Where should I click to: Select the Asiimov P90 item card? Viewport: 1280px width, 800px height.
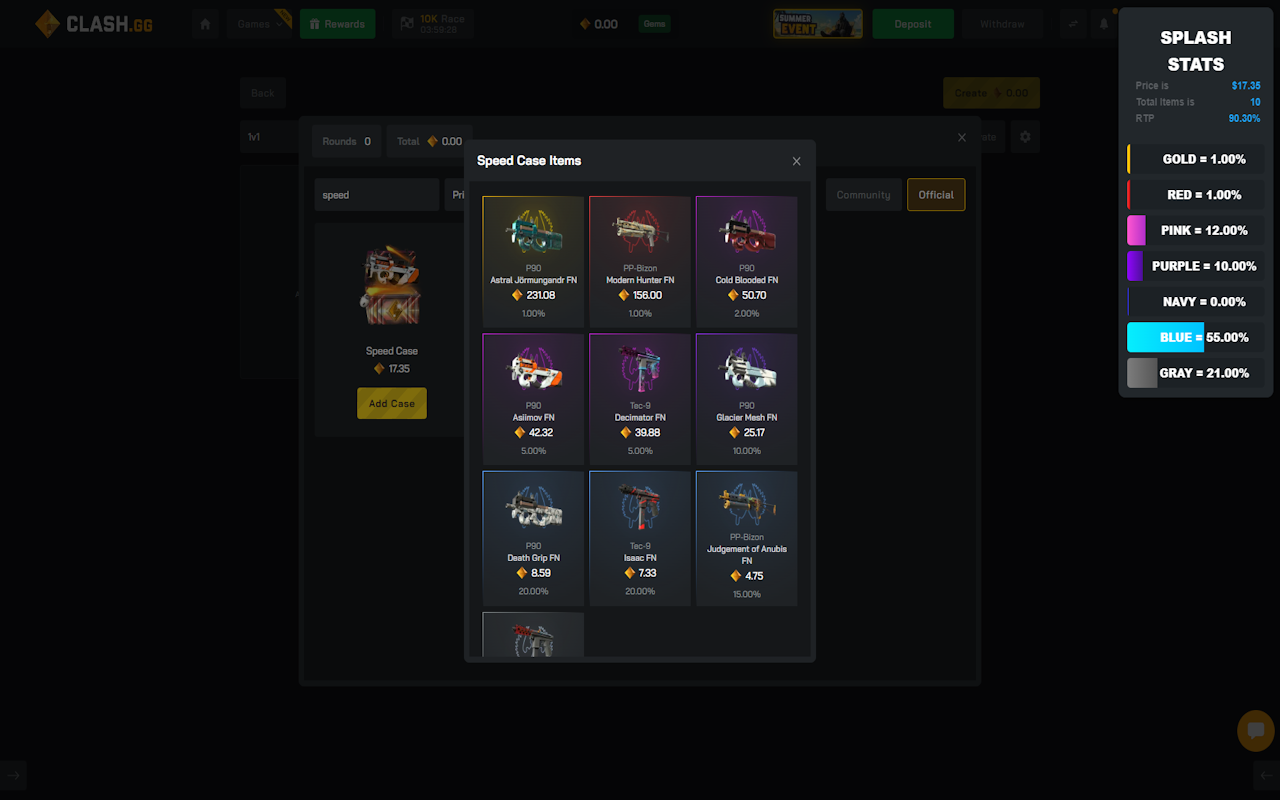coord(533,398)
